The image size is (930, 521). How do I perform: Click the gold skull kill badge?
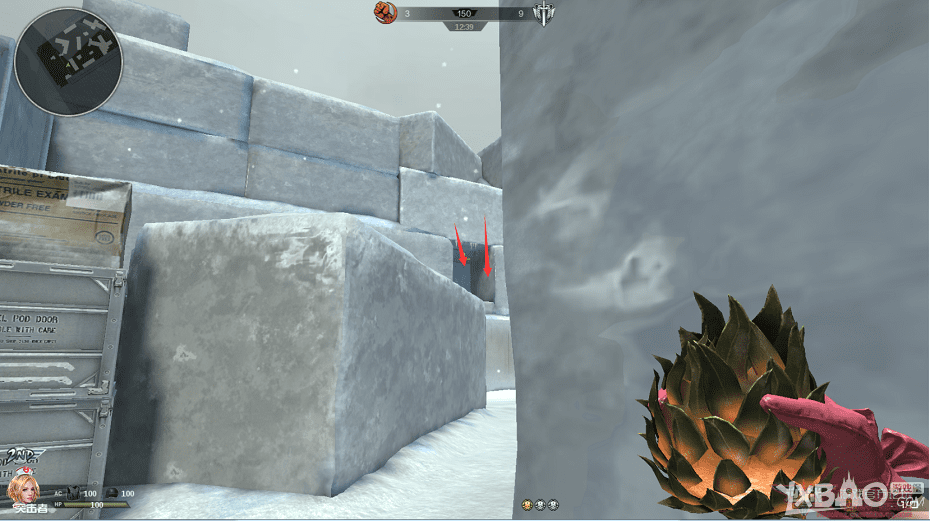527,504
